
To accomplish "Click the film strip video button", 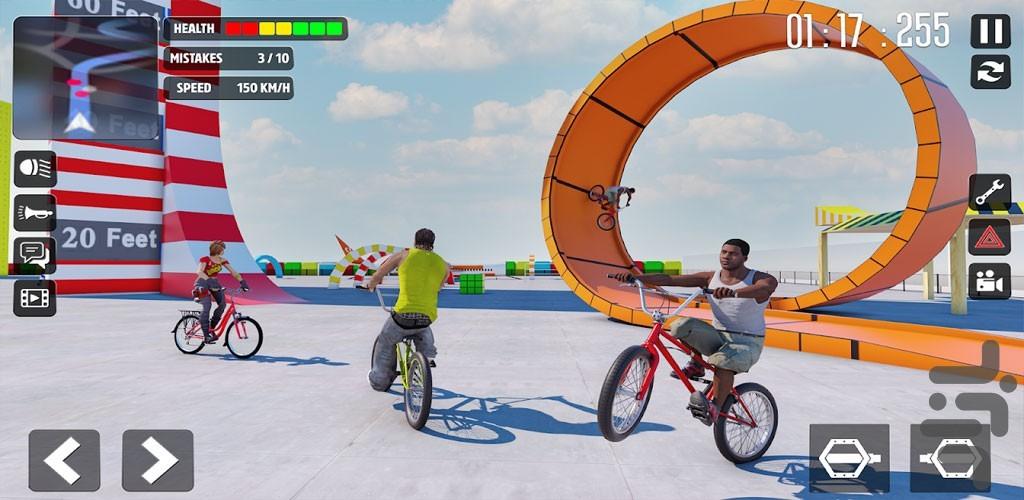I will click(34, 297).
